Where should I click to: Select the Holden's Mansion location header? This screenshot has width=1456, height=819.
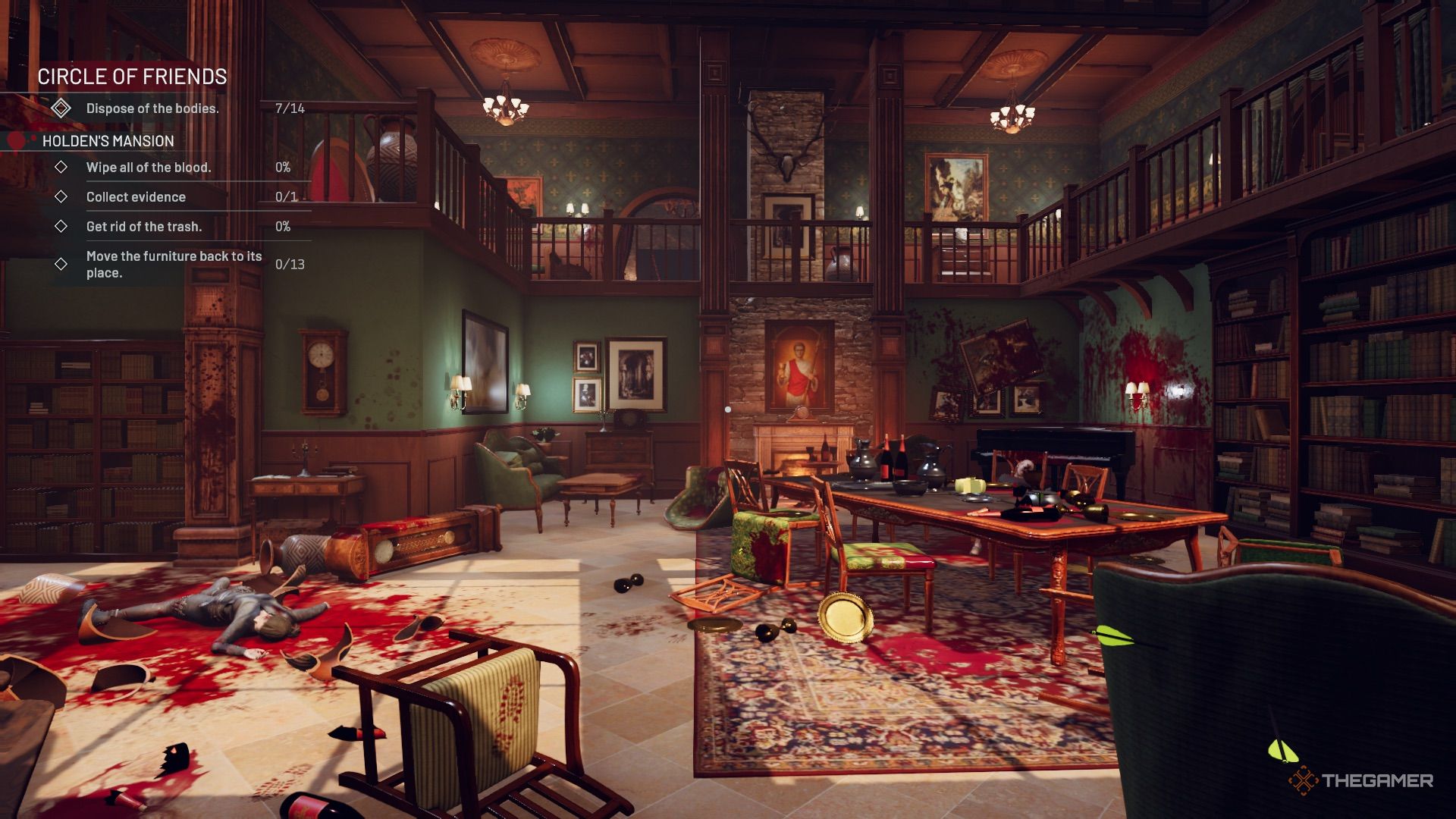point(108,141)
